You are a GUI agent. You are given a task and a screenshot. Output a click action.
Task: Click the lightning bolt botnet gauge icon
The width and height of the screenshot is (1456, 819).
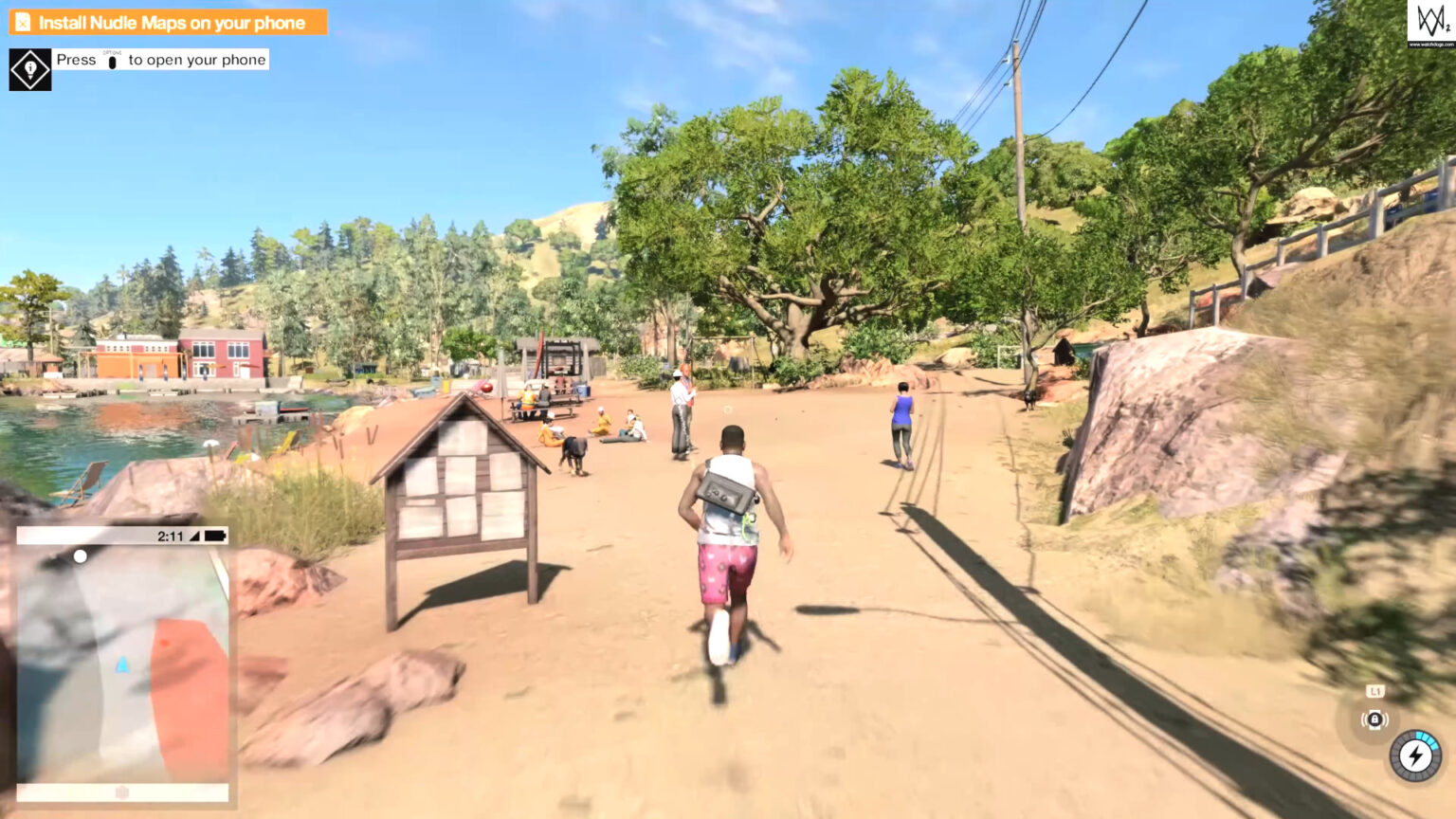tap(1414, 755)
